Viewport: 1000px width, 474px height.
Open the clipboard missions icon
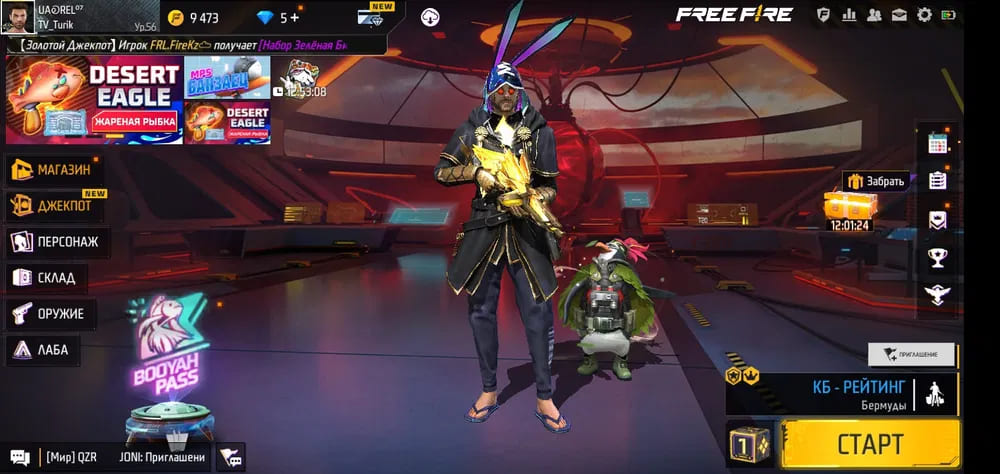click(937, 181)
